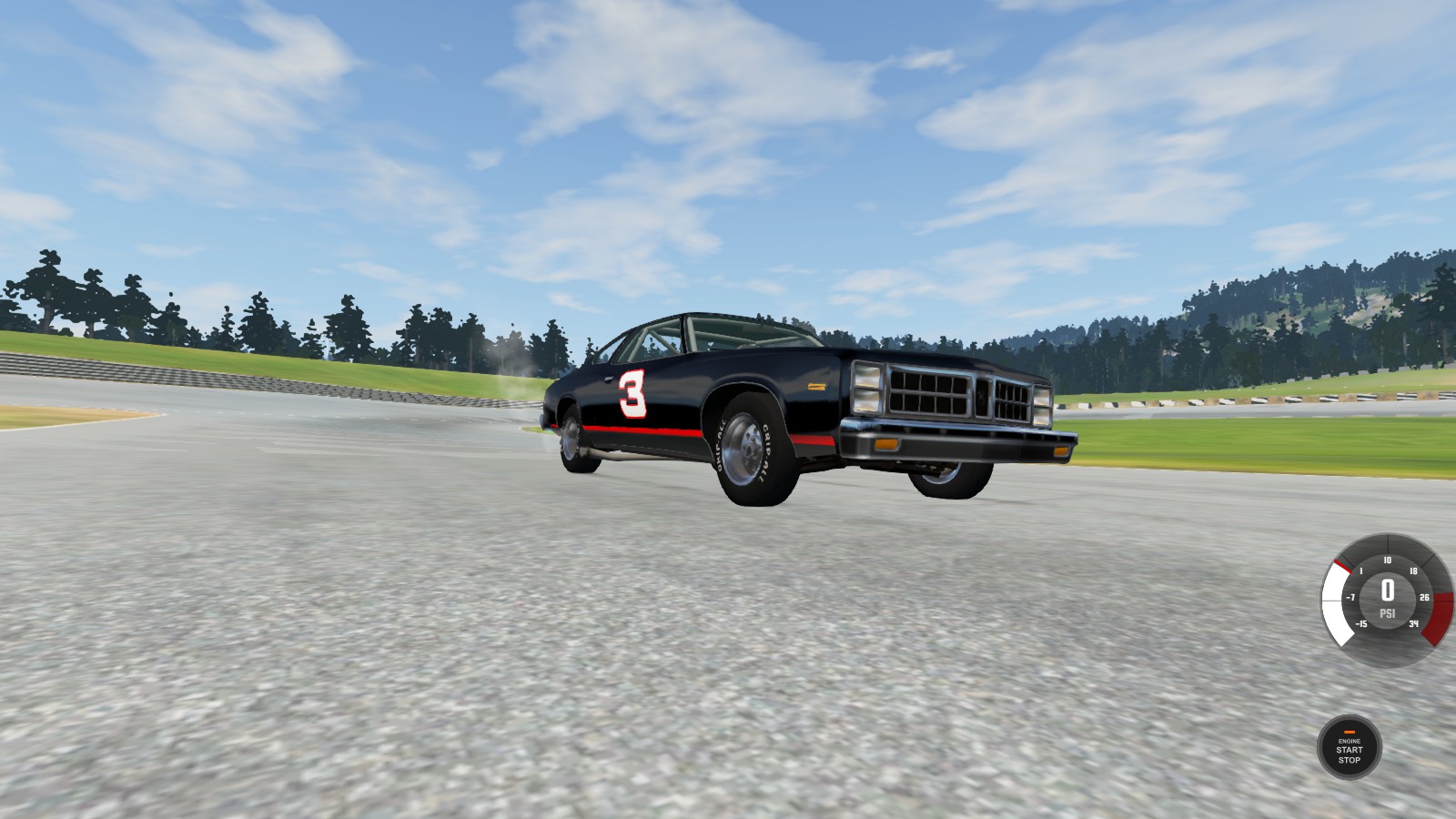Click the 26 marking on the PSI dial
The height and width of the screenshot is (819, 1456).
(x=1422, y=598)
